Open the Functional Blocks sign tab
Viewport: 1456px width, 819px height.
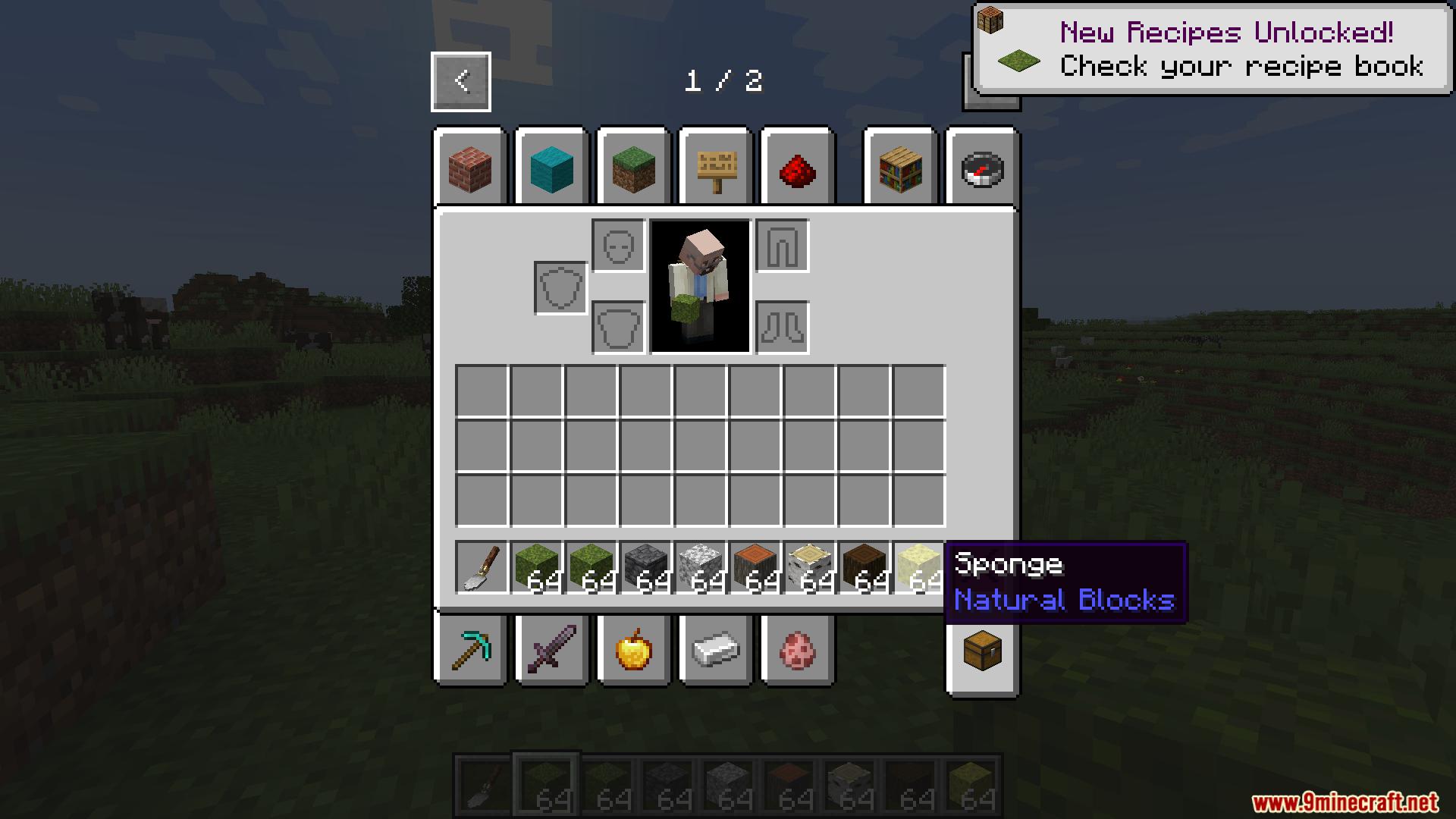click(x=715, y=168)
